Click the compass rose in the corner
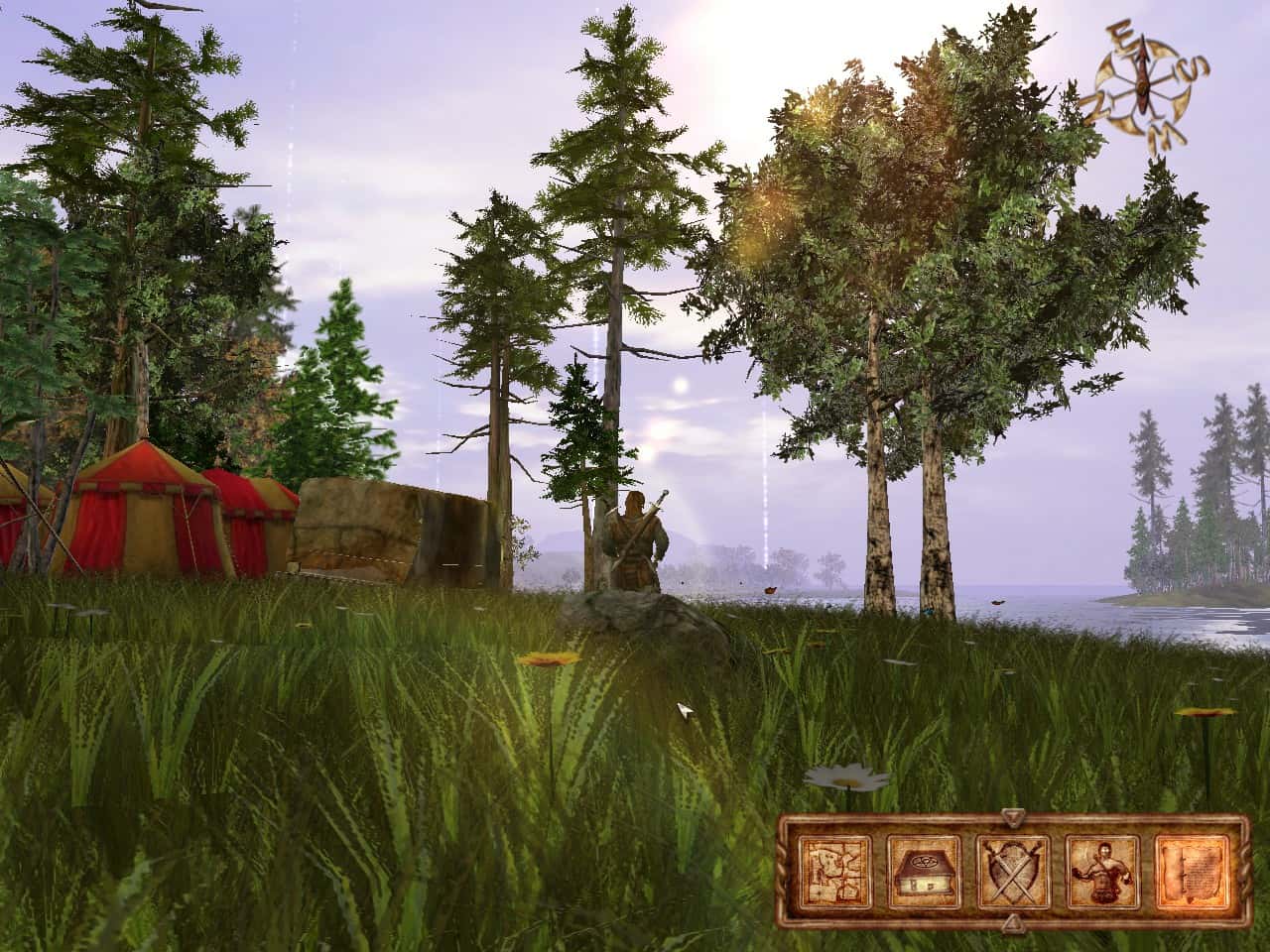 1143,82
